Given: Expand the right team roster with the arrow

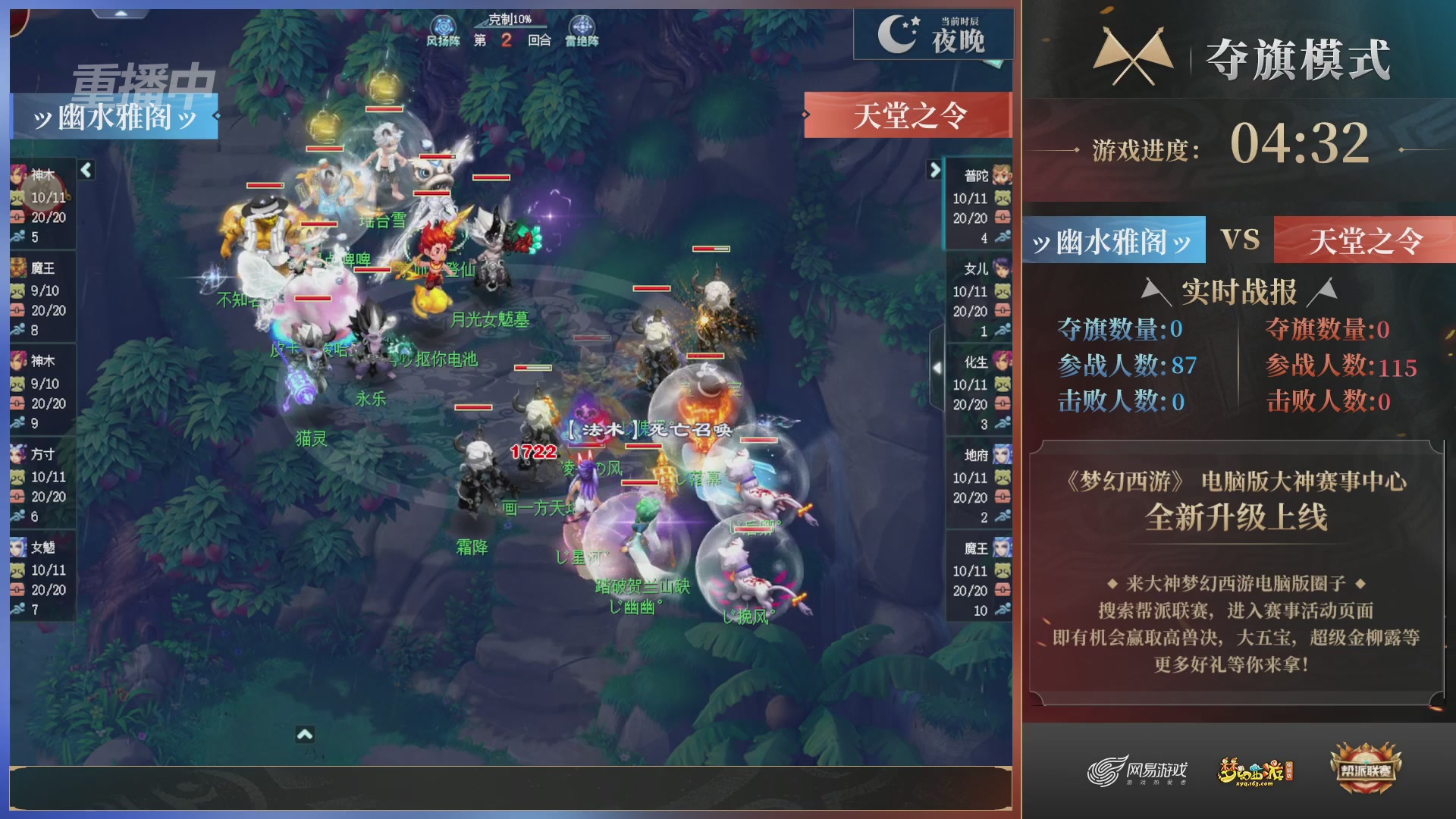Looking at the screenshot, I should 935,171.
